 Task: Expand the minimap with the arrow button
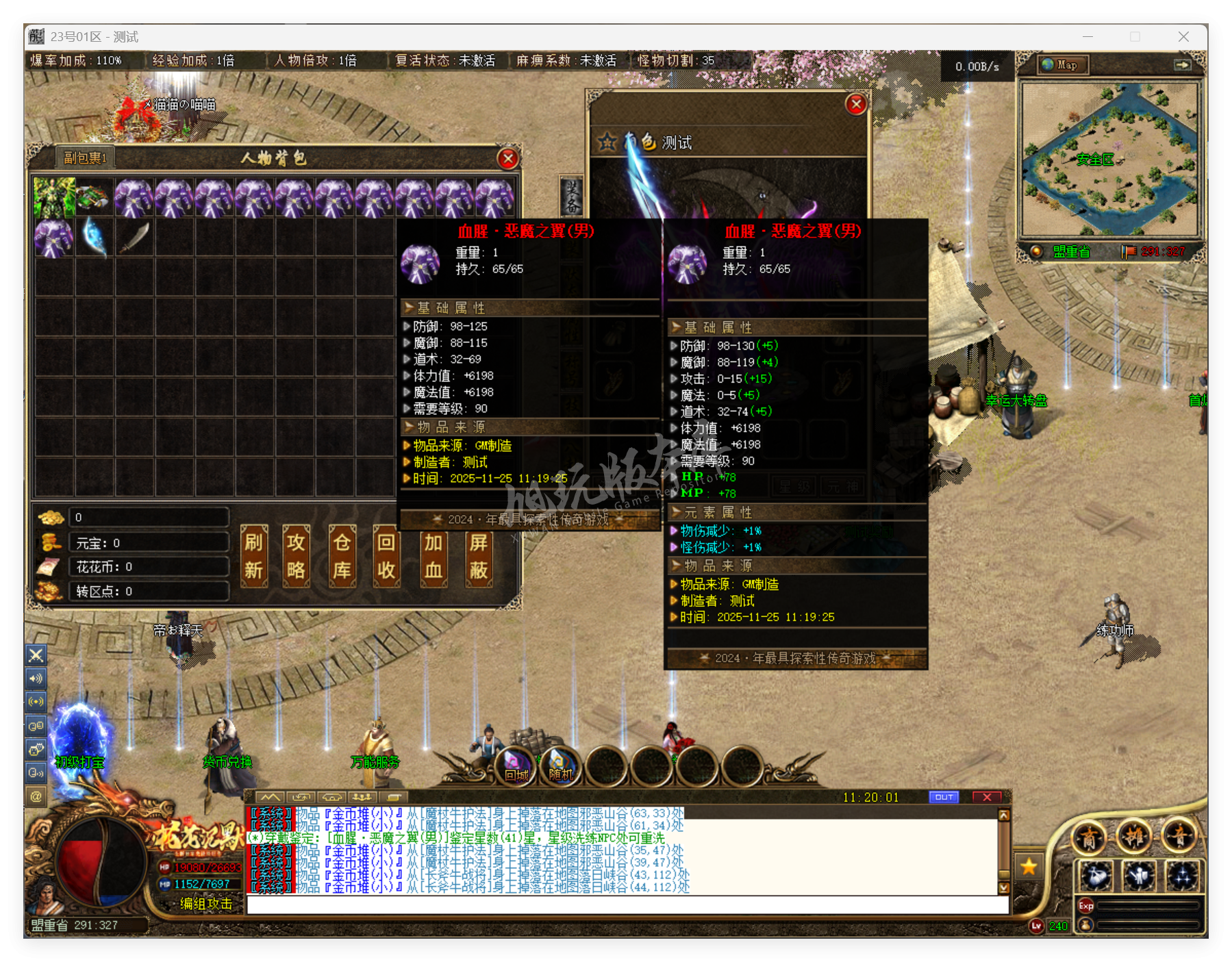tap(1184, 65)
